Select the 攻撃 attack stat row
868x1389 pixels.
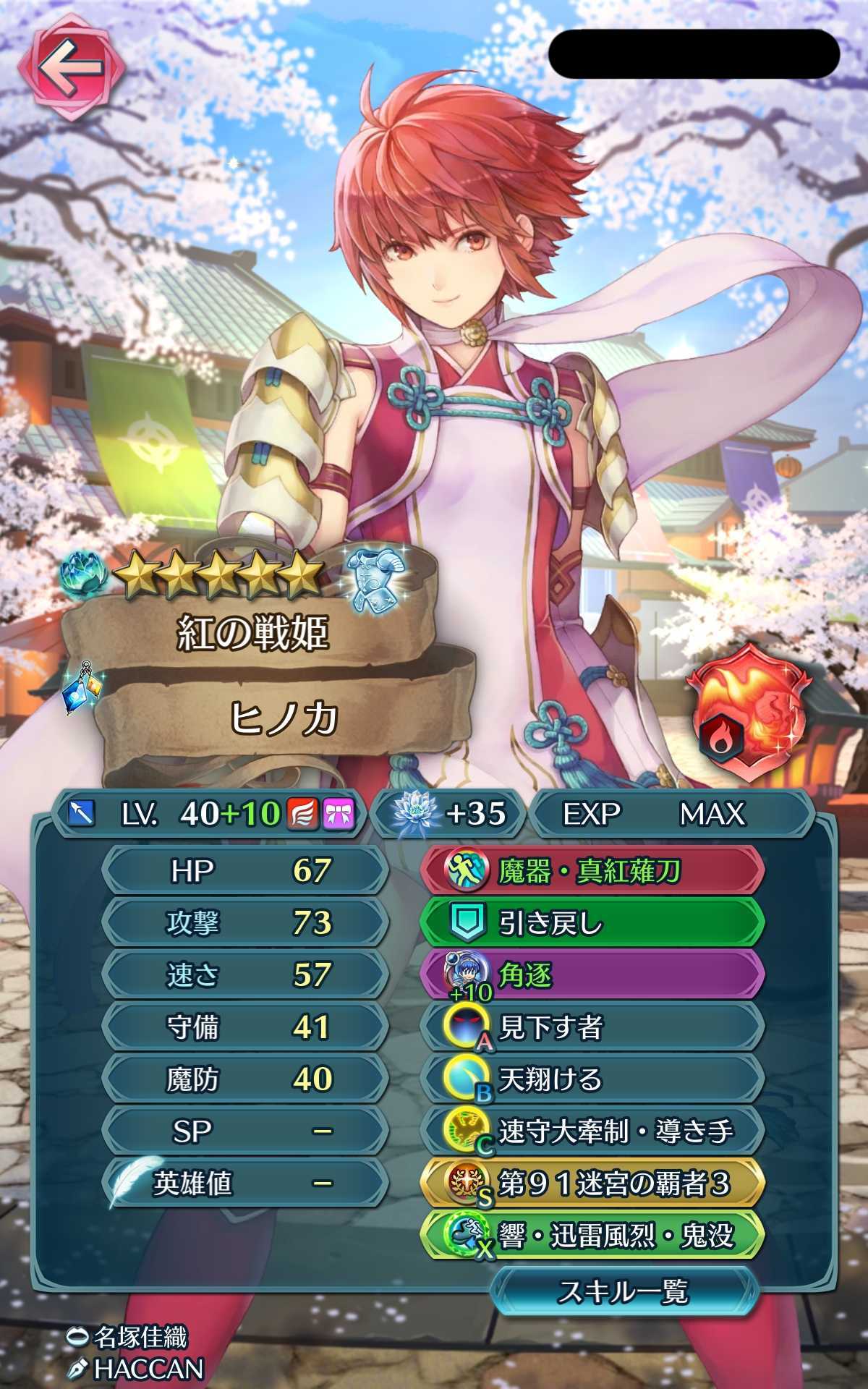click(244, 923)
